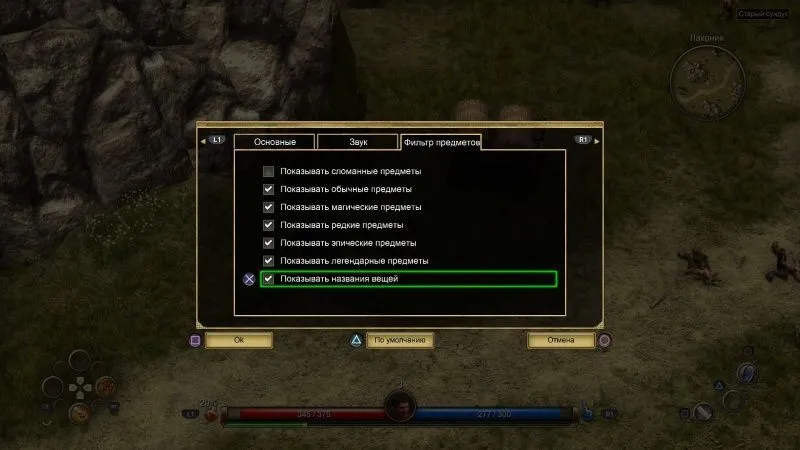Uncheck Показывать названия вещей
Screen dimensions: 800x450
coord(268,279)
